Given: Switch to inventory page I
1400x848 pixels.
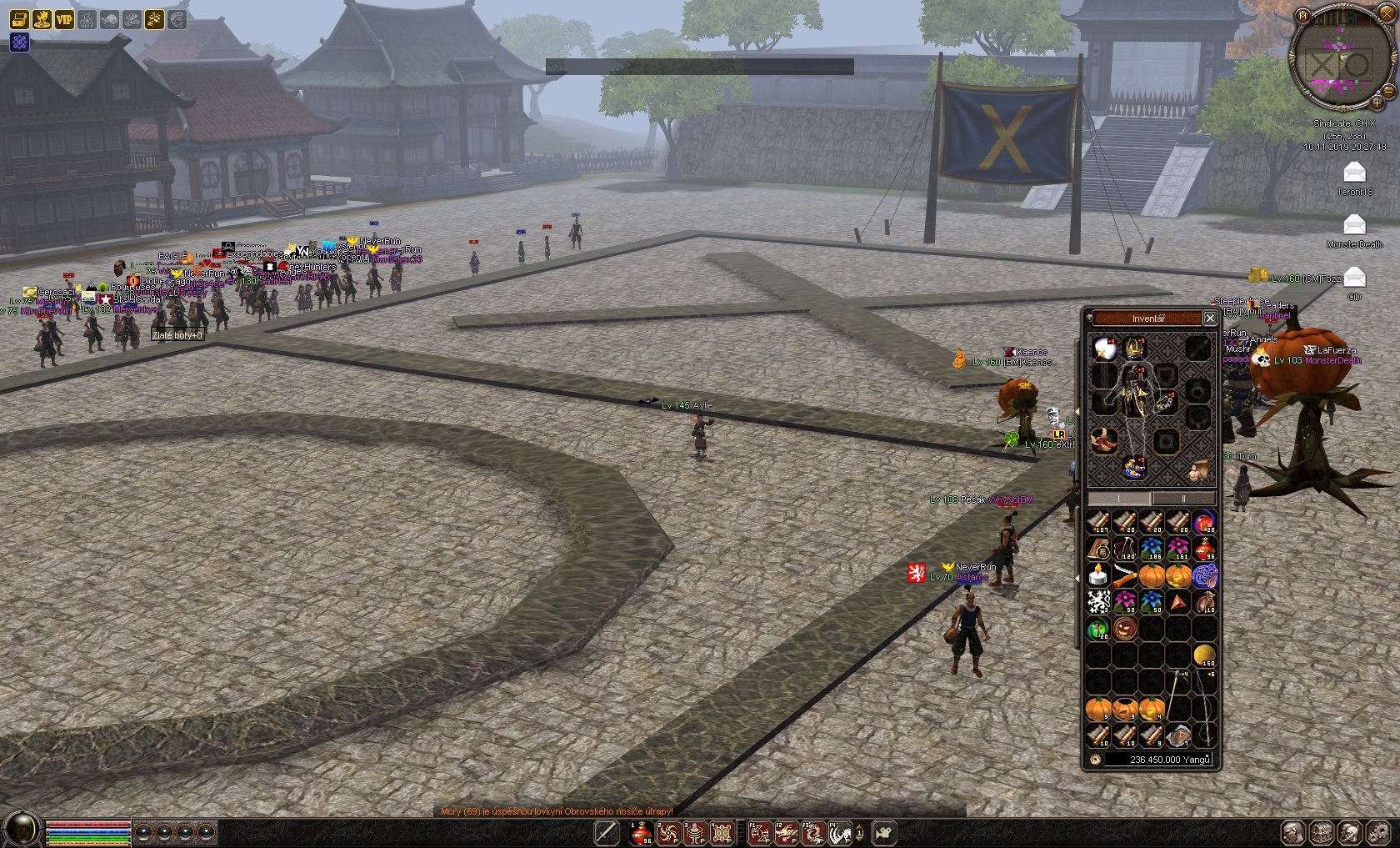Looking at the screenshot, I should point(1119,499).
